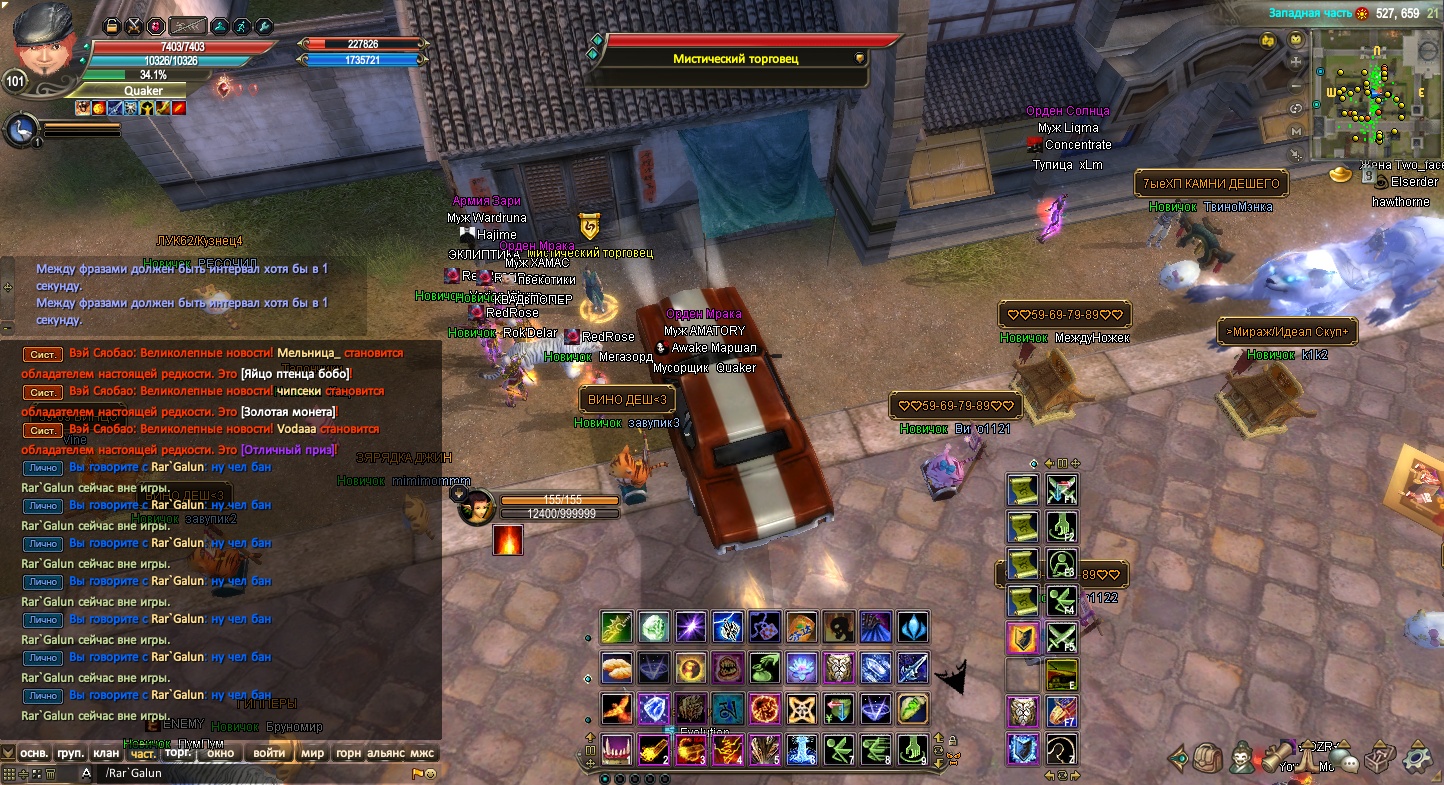Open the gold ingot shop icon

pos(1340,175)
